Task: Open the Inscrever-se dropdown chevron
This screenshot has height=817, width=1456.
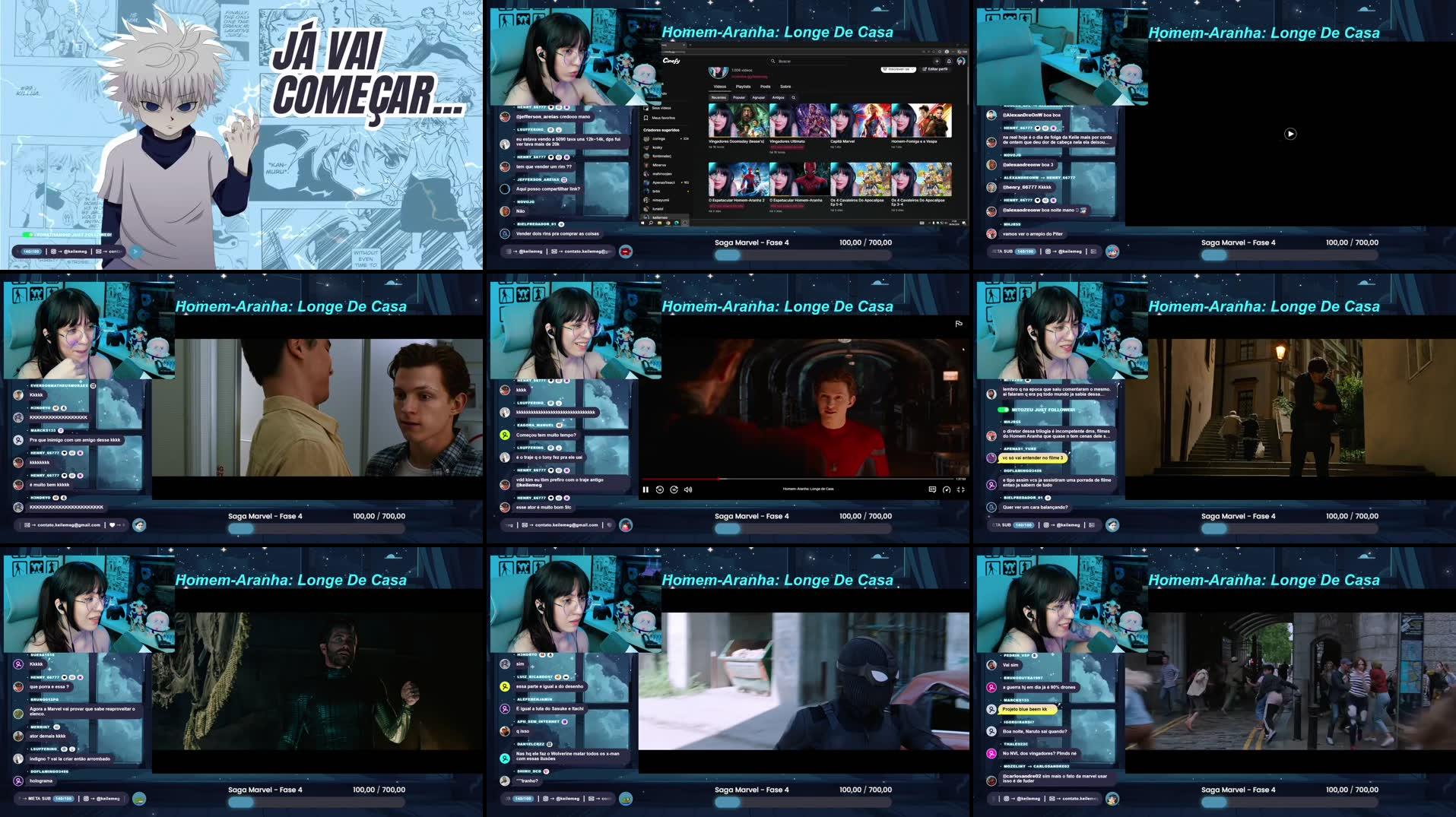Action: [912, 70]
